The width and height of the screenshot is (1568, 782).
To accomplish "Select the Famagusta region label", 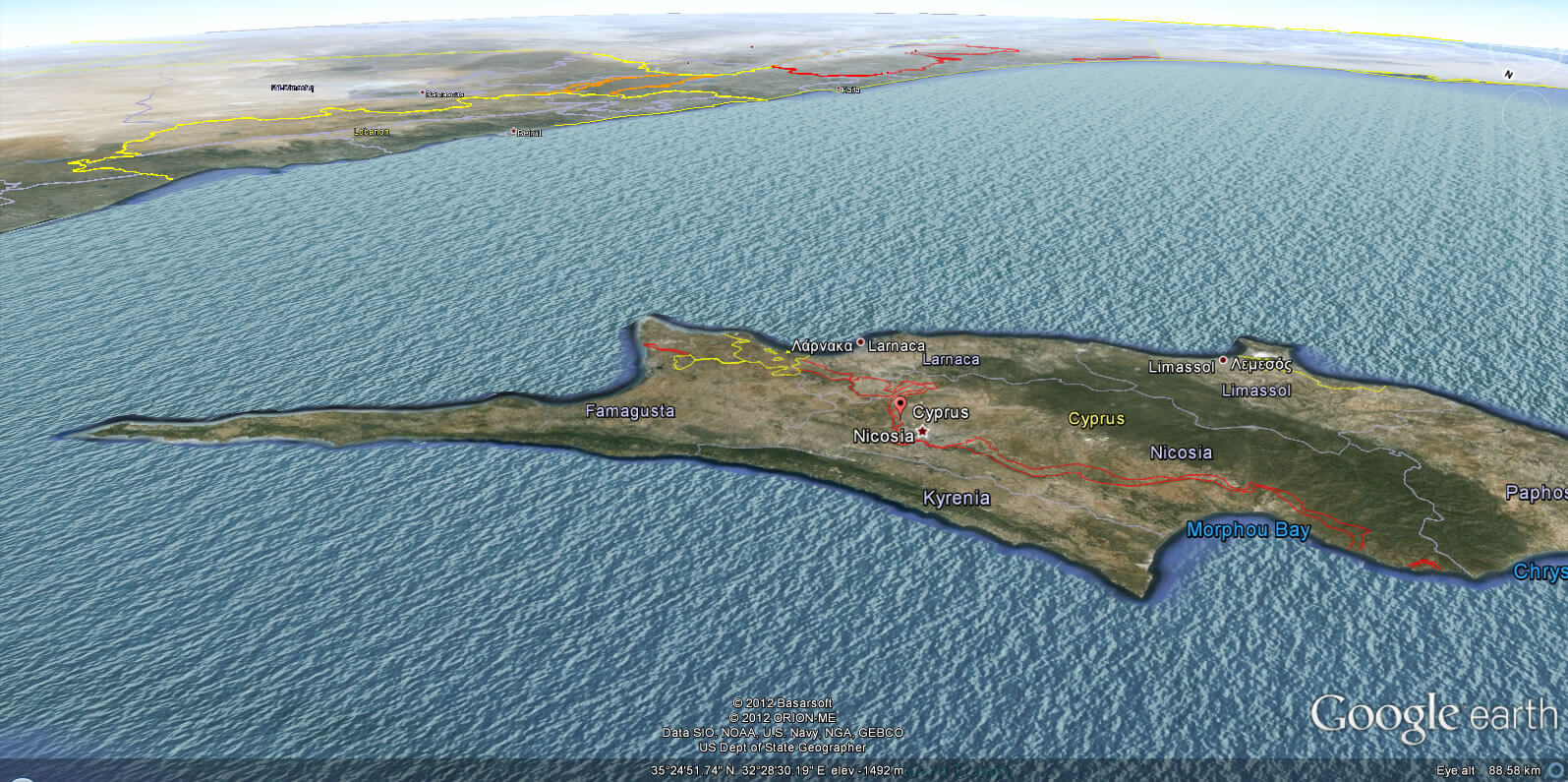I will coord(630,411).
